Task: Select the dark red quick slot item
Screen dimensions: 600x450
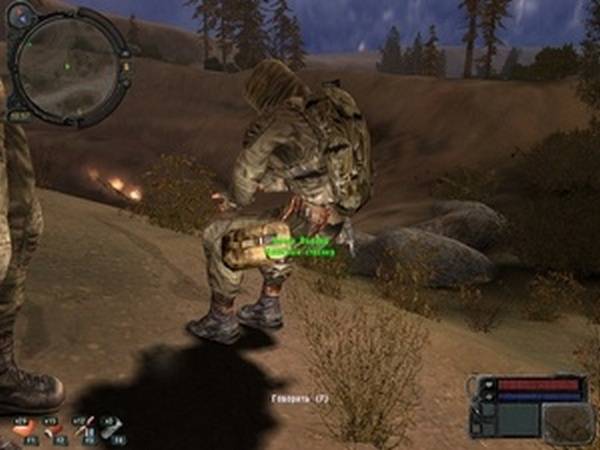Action: (x=54, y=428)
